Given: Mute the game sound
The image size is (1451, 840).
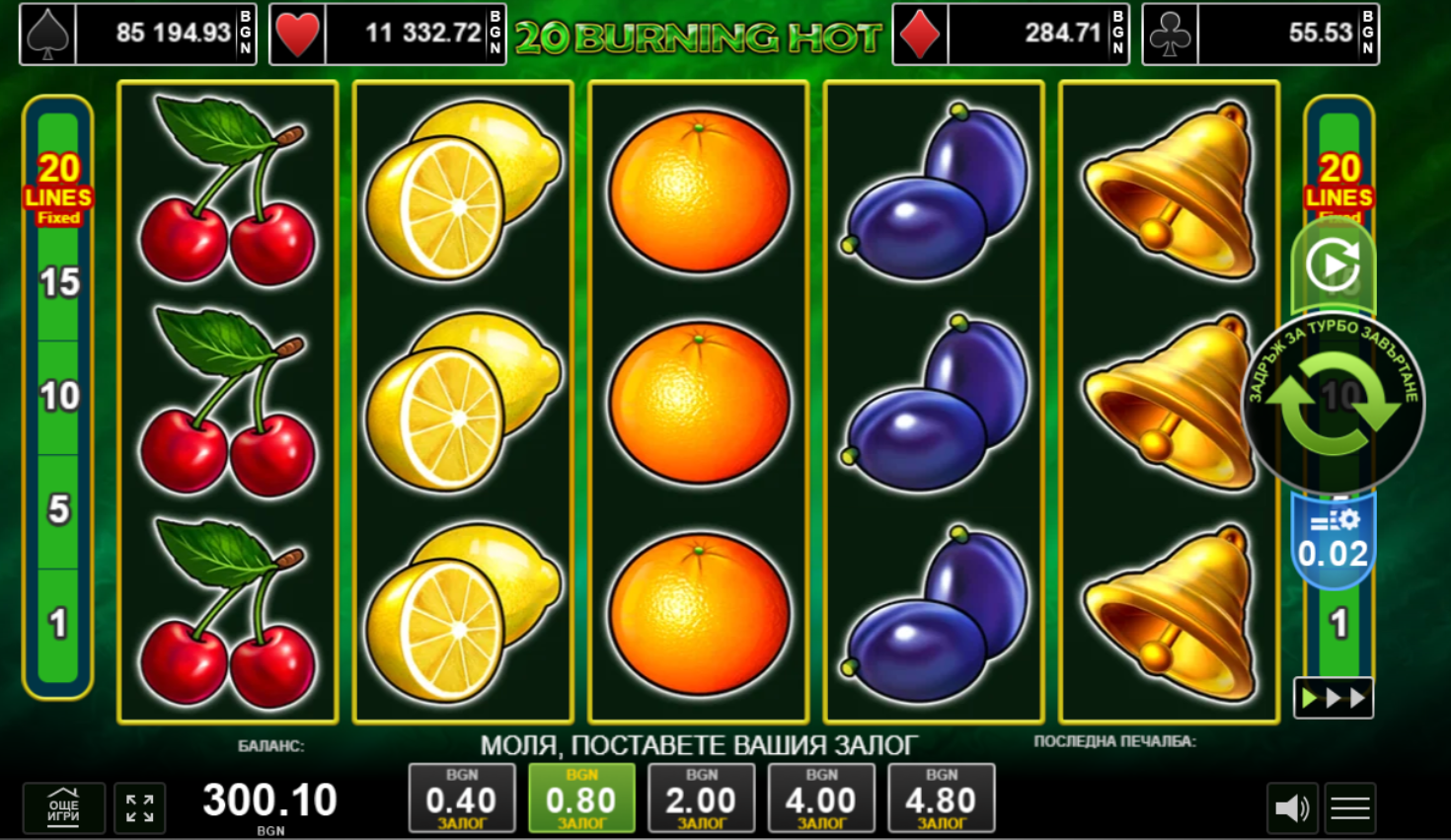Looking at the screenshot, I should (1291, 808).
